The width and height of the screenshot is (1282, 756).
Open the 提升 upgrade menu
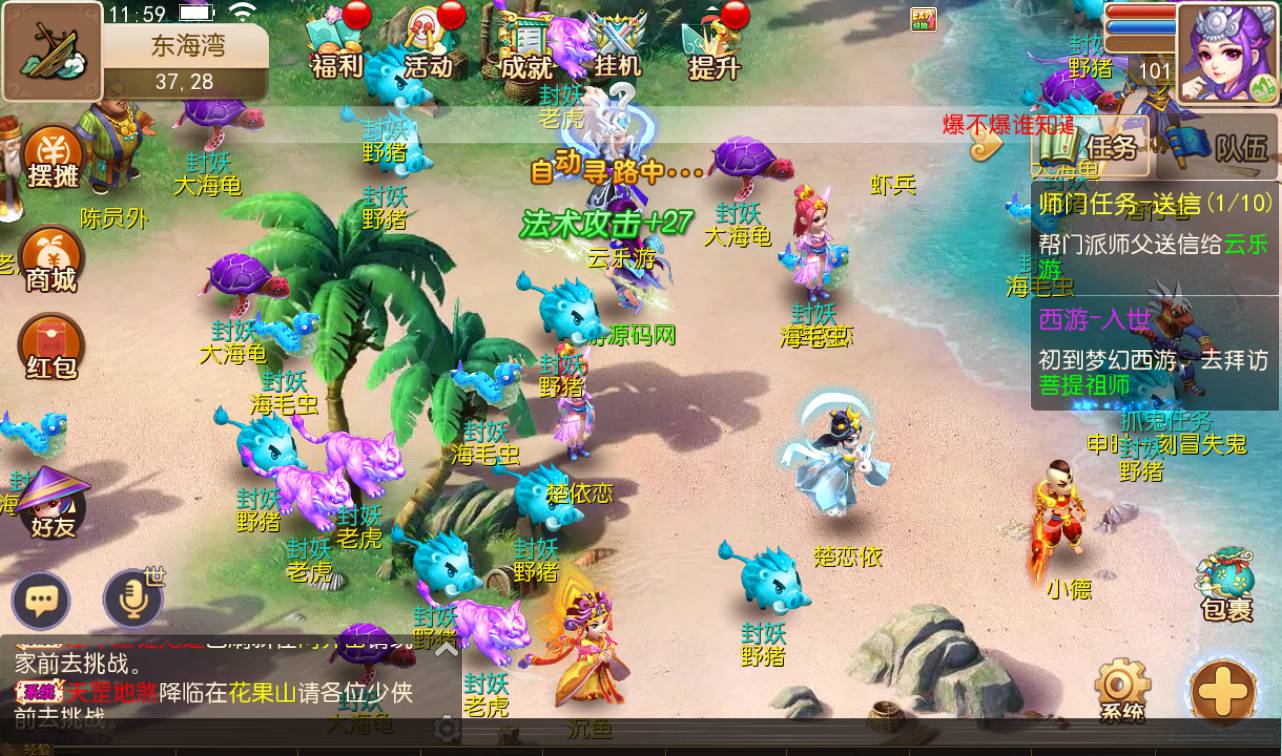pos(714,47)
